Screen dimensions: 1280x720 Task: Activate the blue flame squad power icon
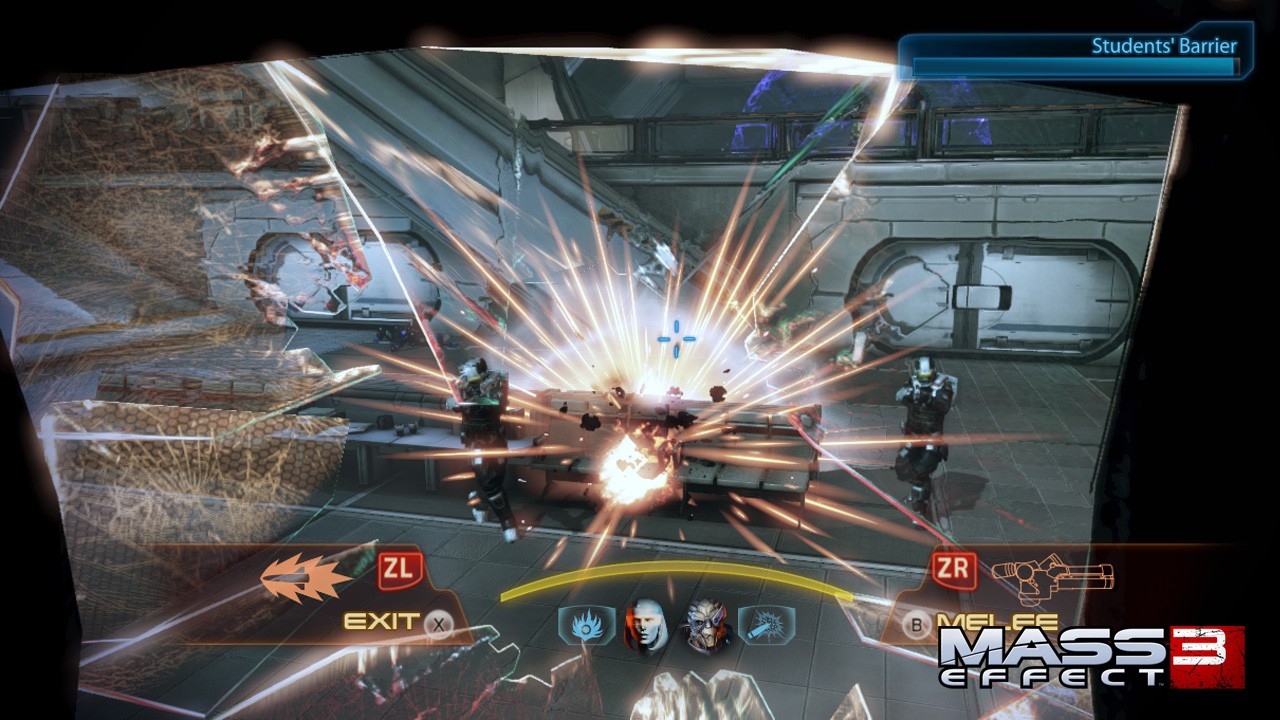585,626
